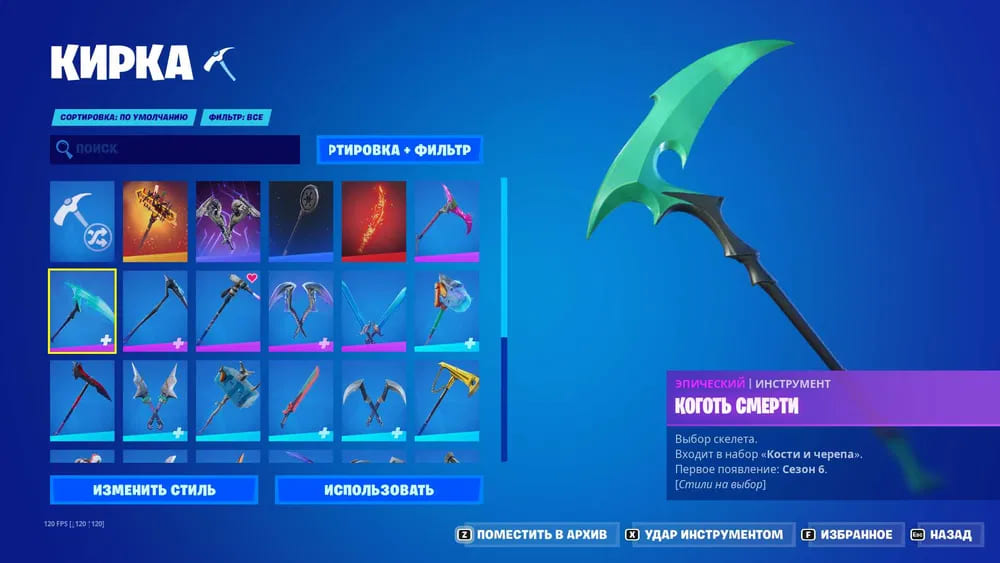The height and width of the screenshot is (563, 1000).
Task: Select the fiery red blade pickaxe
Action: pyautogui.click(x=374, y=221)
